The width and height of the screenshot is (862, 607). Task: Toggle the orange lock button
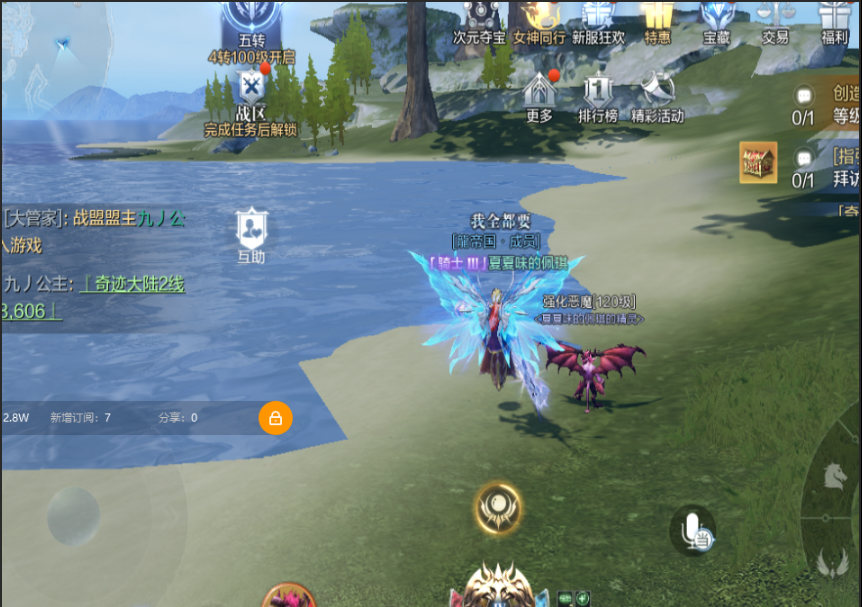click(275, 418)
